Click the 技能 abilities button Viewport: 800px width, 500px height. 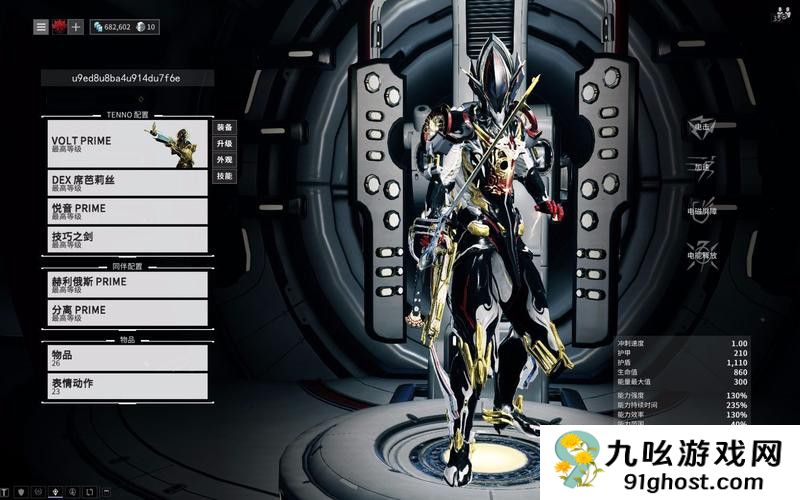coord(224,176)
